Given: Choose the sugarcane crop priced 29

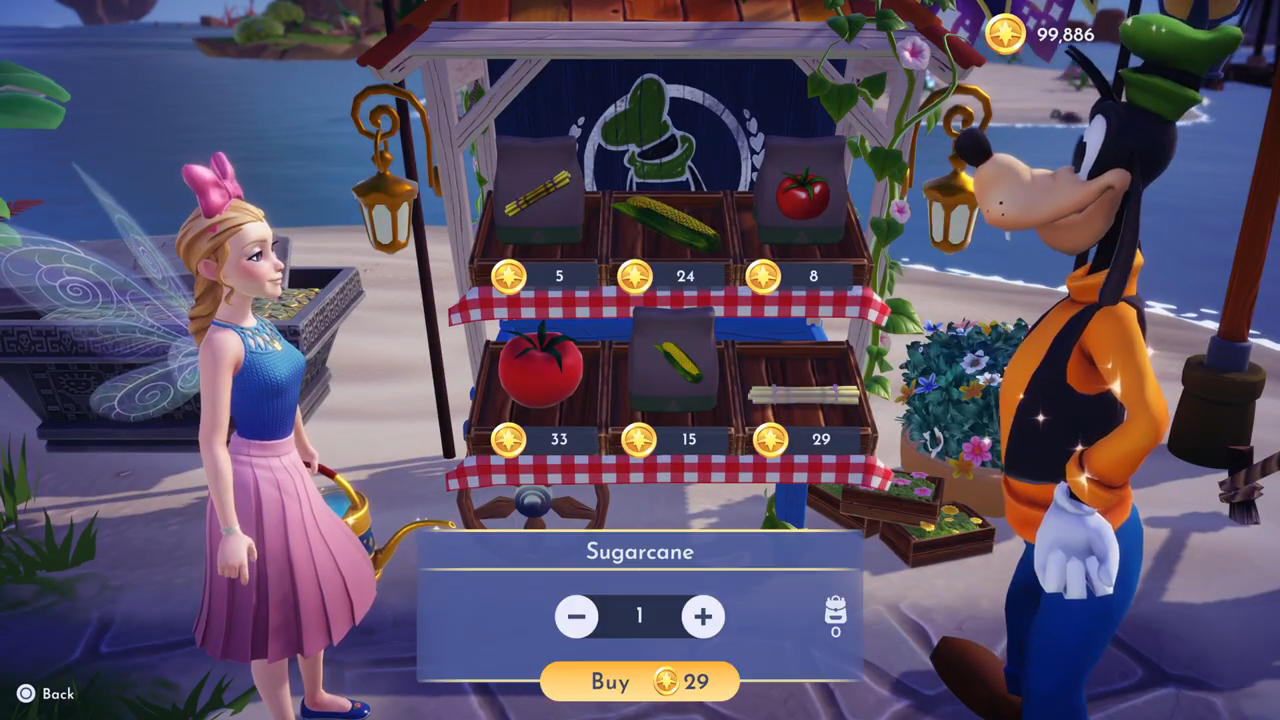Looking at the screenshot, I should coord(804,394).
